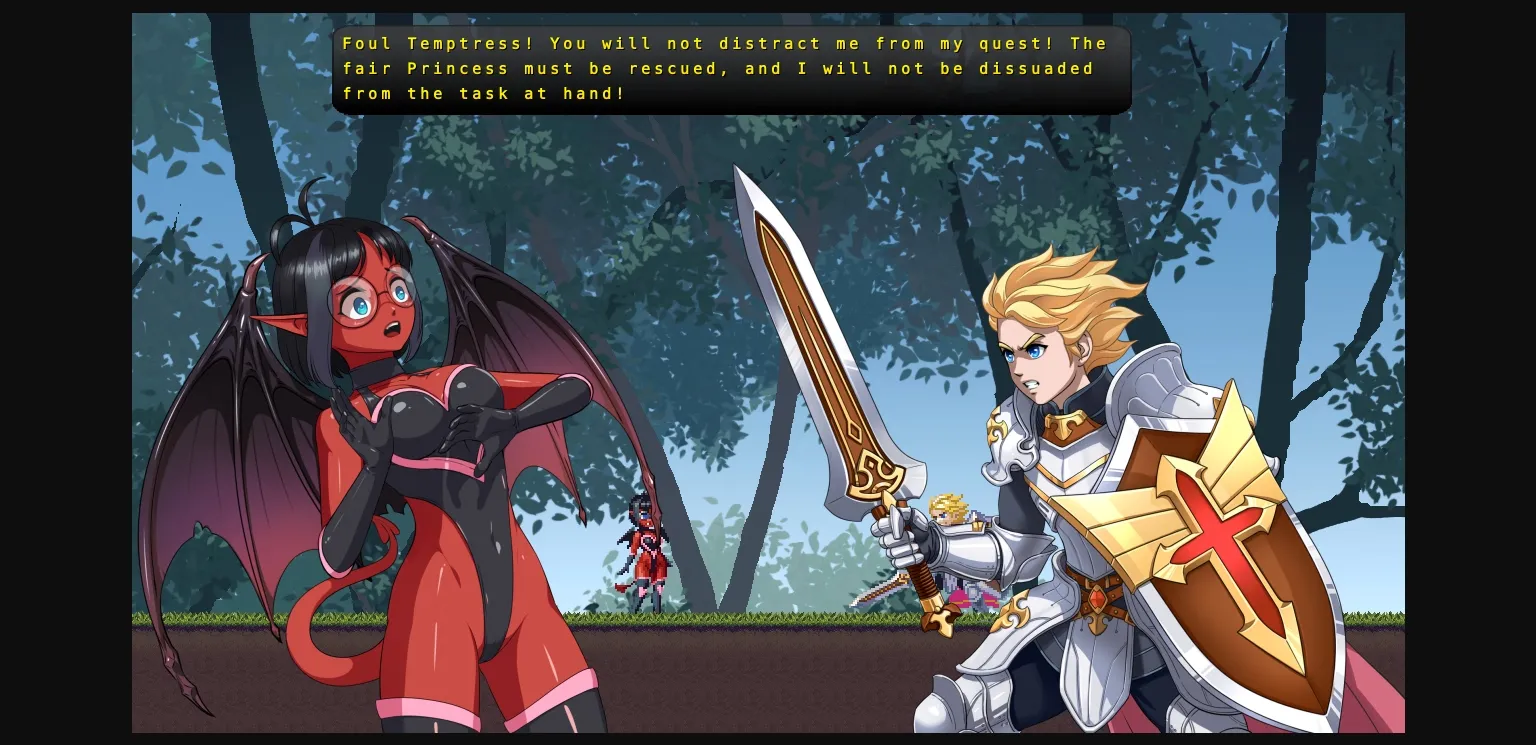Click the words 'Foul Temptress!' in the dialogue
The height and width of the screenshot is (745, 1536).
415,43
